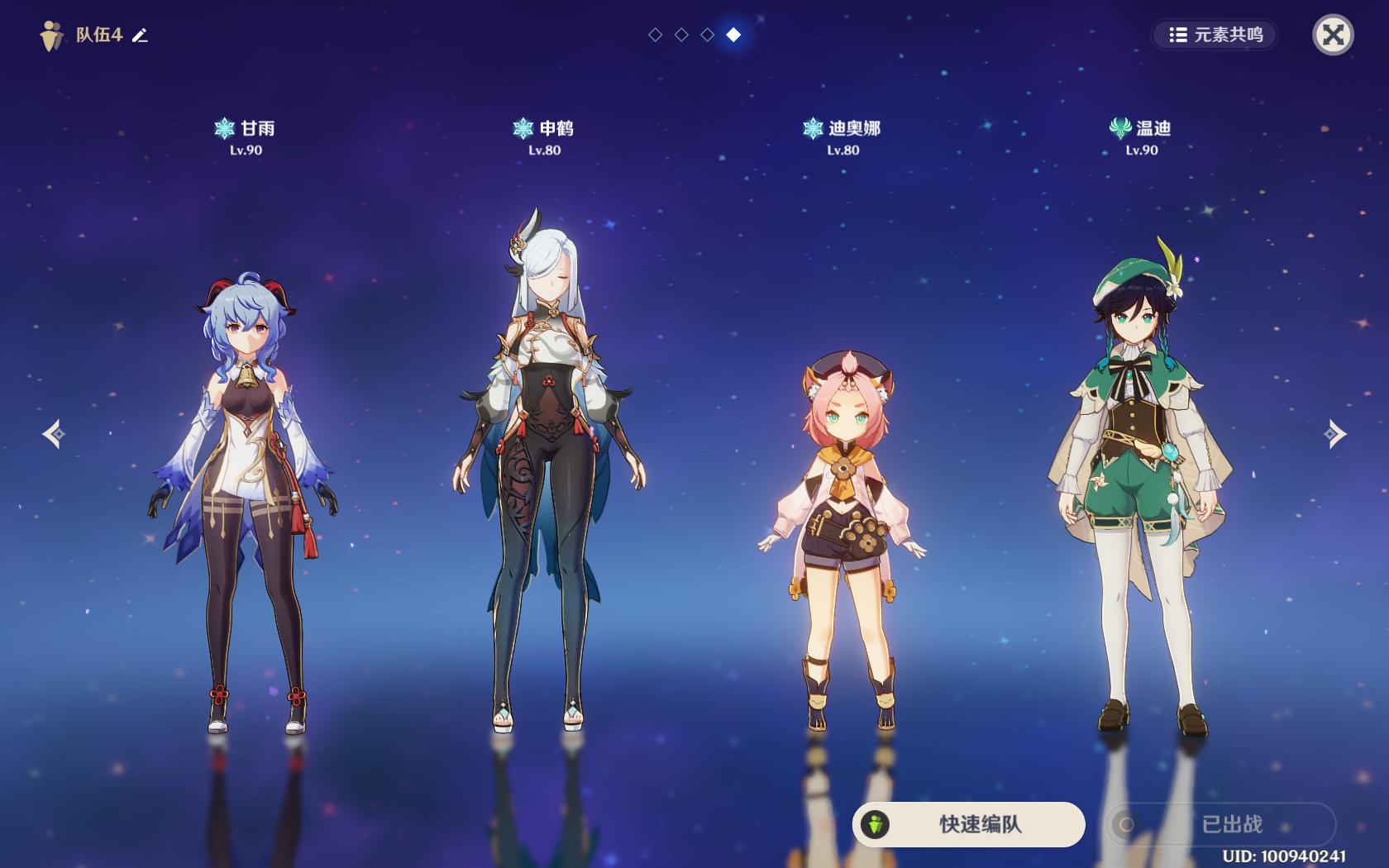
Task: Switch to the third party page dot
Action: (x=708, y=35)
